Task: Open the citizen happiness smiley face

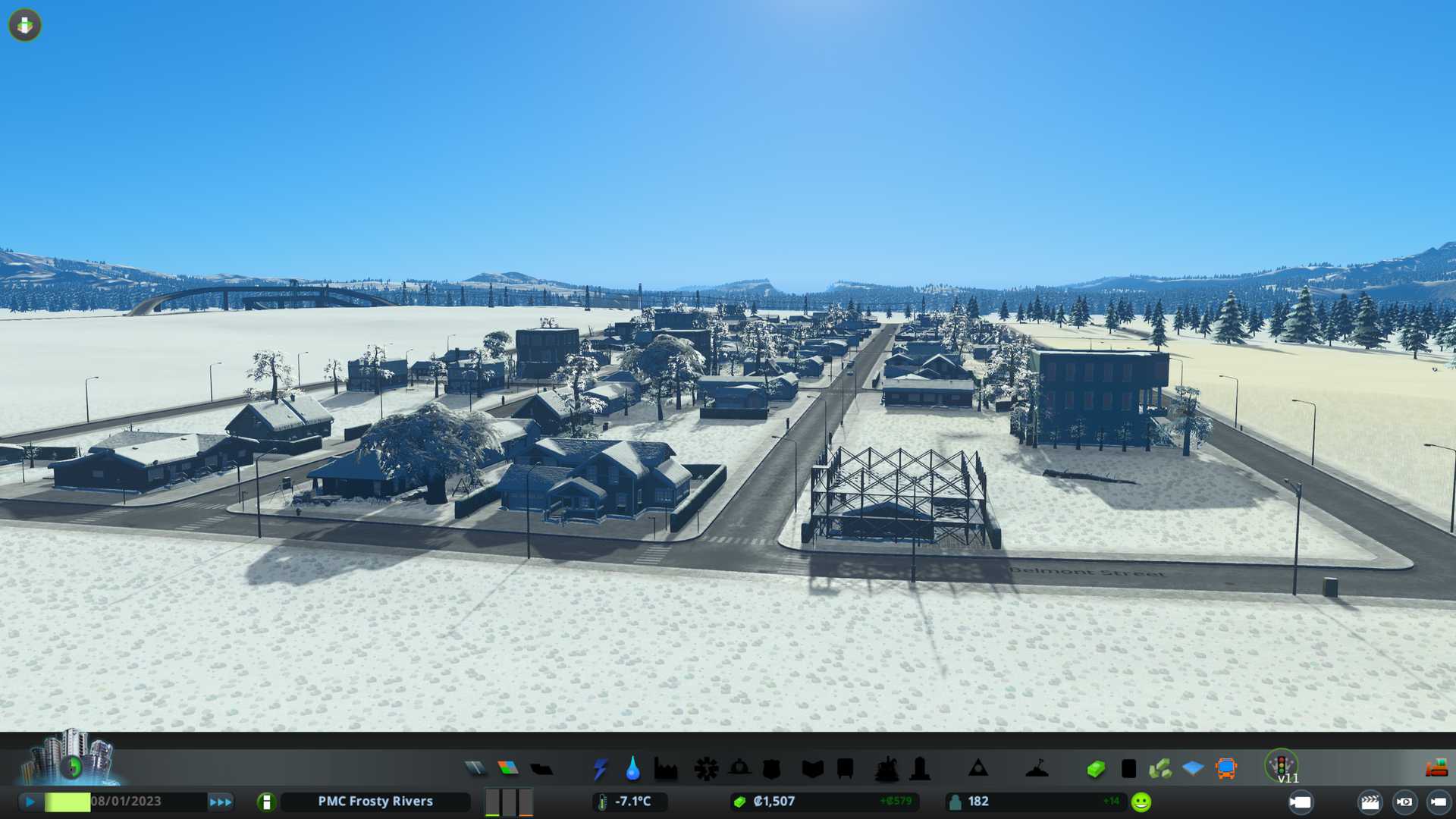Action: [x=1141, y=802]
